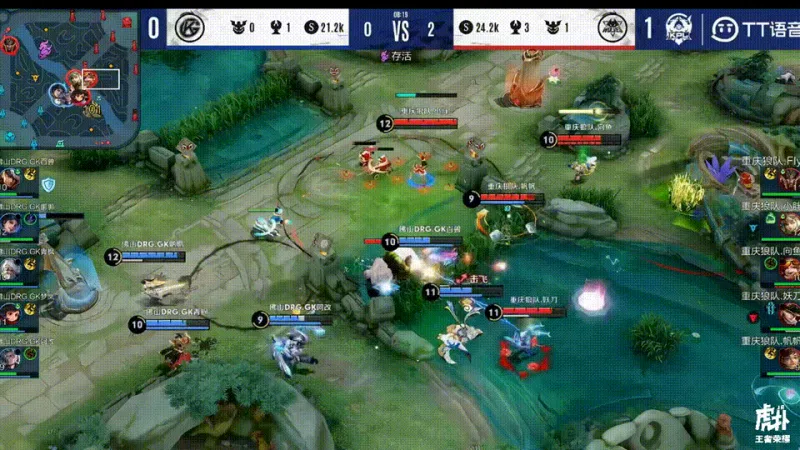
Task: Click the battlefield minimap
Action: 68,76
